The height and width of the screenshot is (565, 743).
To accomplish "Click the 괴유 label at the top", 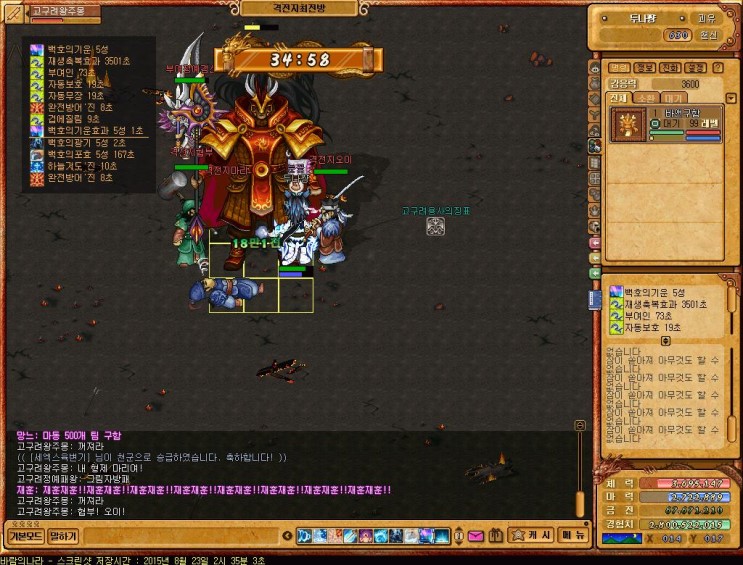I will (x=706, y=18).
